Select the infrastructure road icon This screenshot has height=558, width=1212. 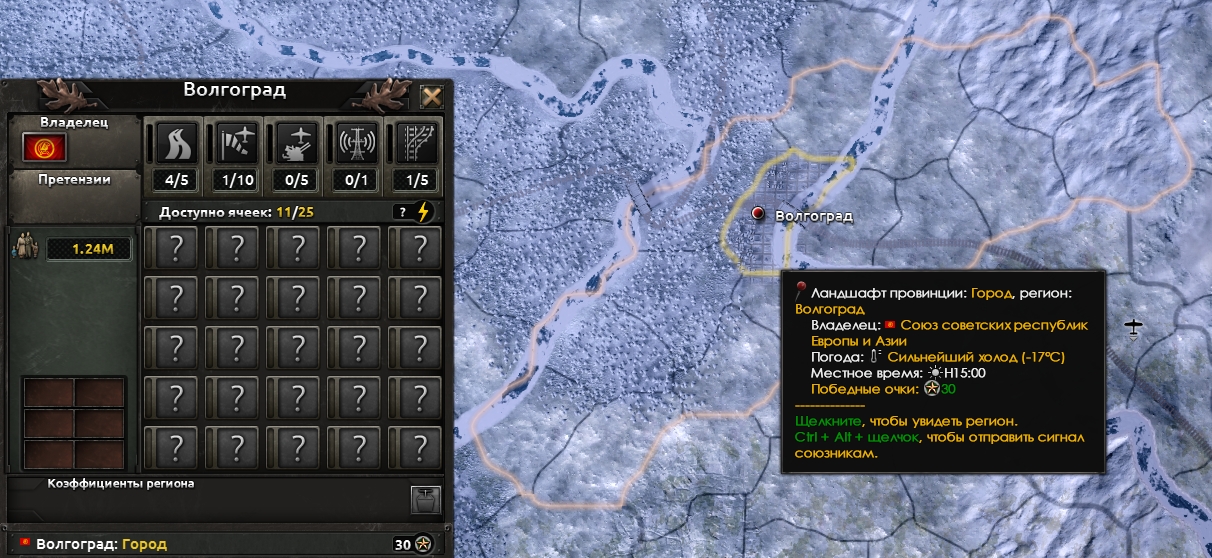[175, 143]
